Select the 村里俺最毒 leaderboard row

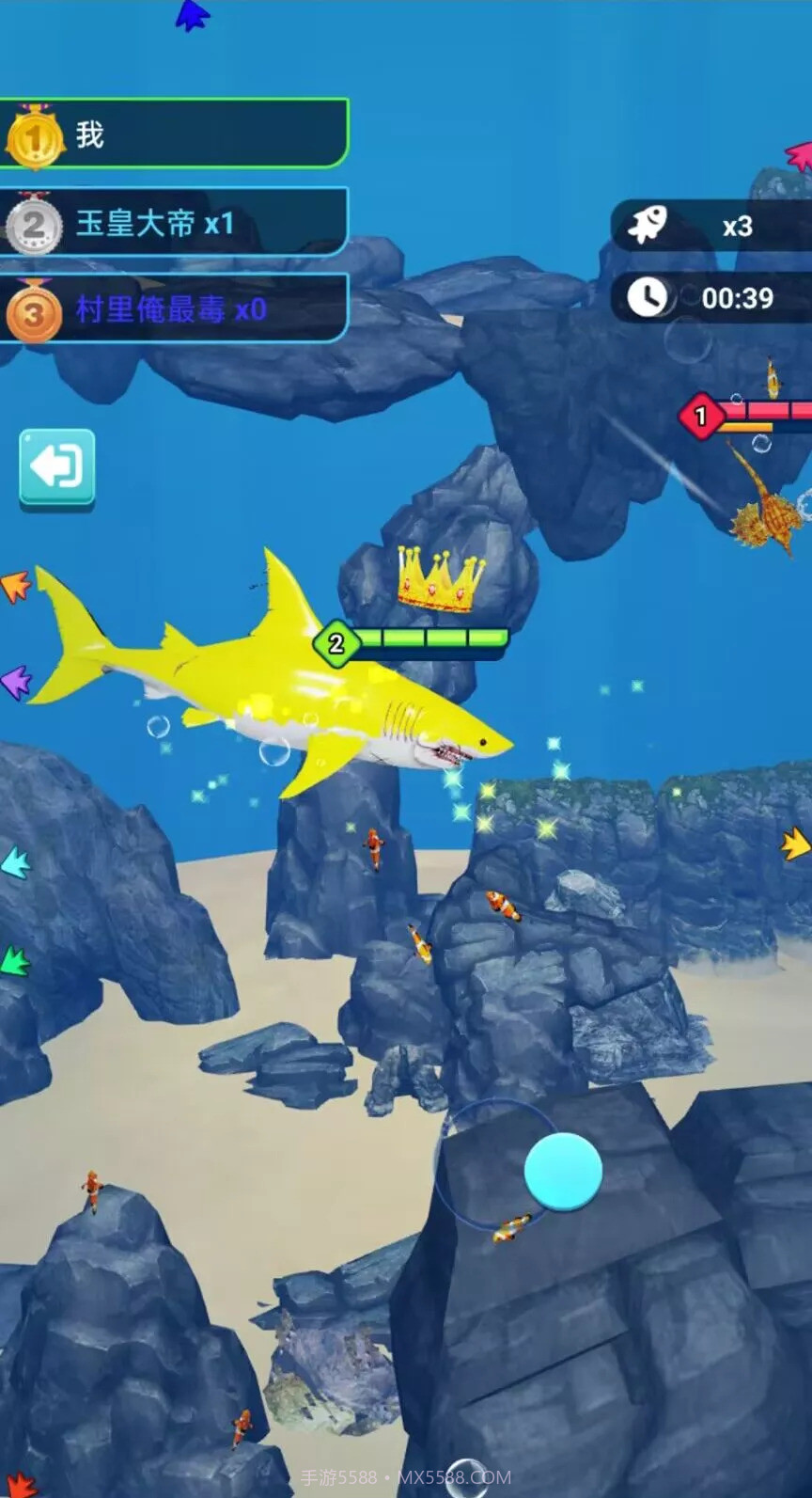pos(174,308)
